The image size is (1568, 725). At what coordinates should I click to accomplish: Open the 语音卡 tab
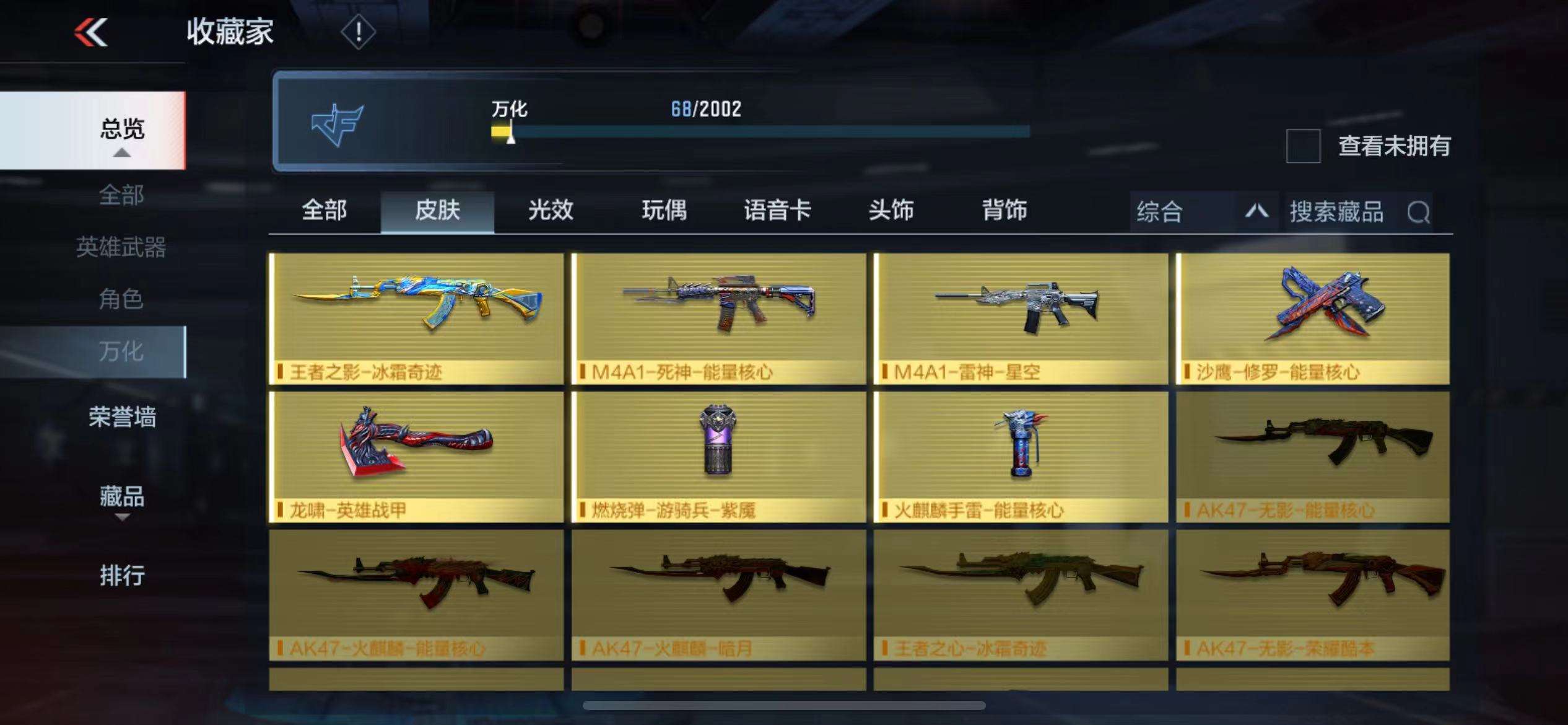pos(777,211)
